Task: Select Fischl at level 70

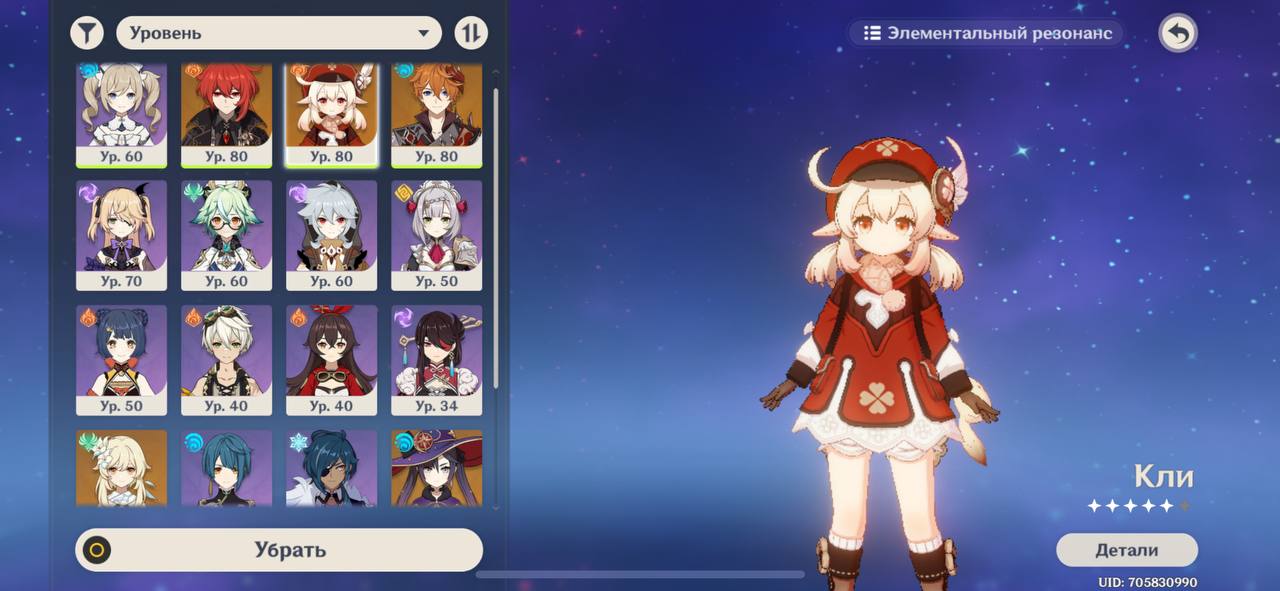Action: (122, 236)
